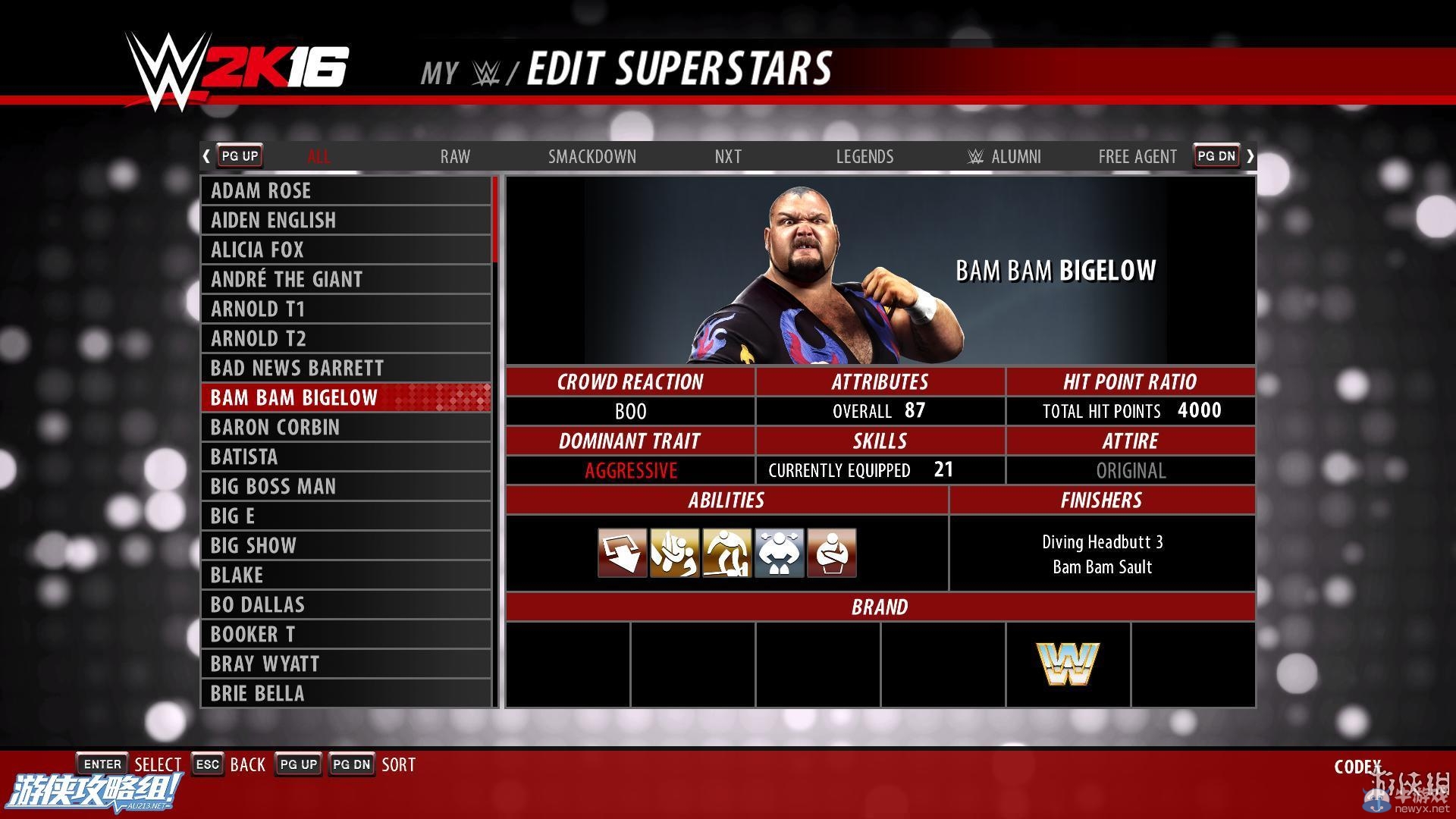
Task: Open the LEGENDS roster filter
Action: (x=864, y=156)
